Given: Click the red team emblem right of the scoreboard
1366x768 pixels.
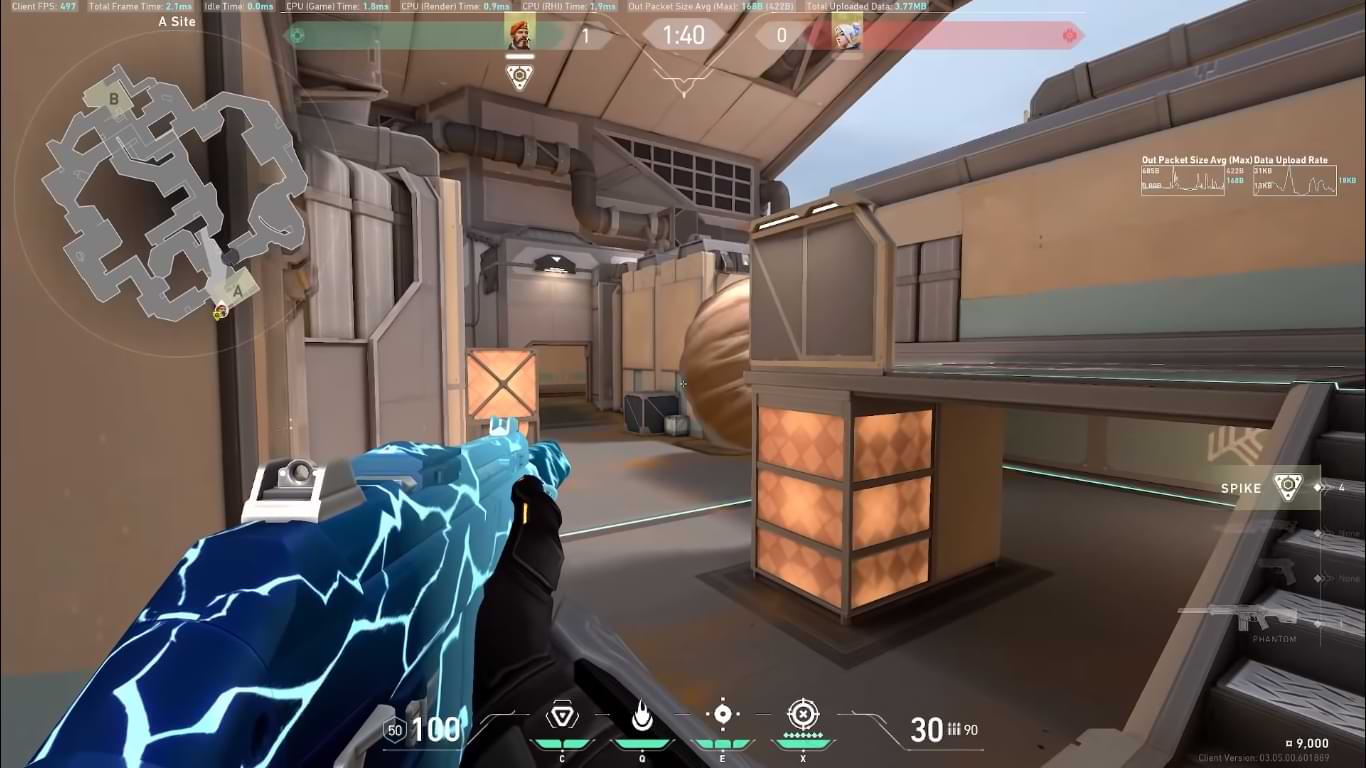Looking at the screenshot, I should [x=1071, y=36].
